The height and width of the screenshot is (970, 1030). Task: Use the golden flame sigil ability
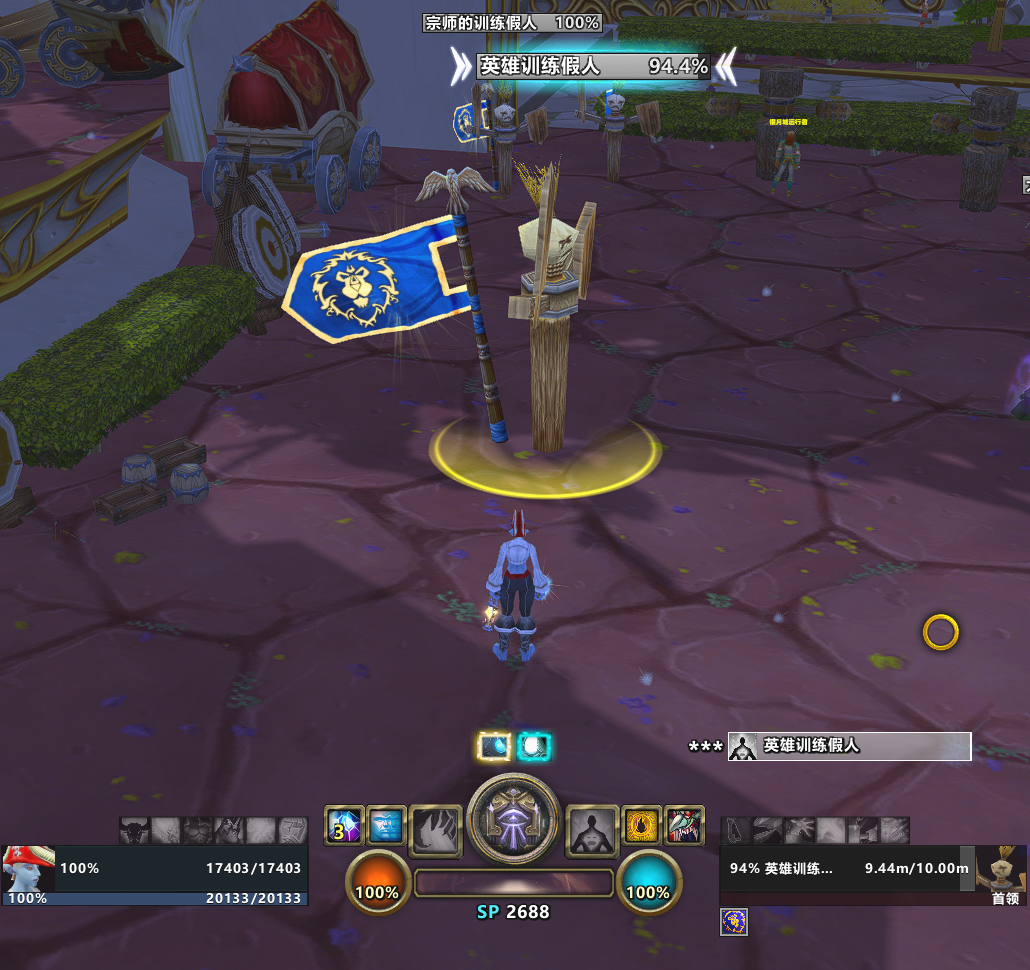tap(642, 825)
